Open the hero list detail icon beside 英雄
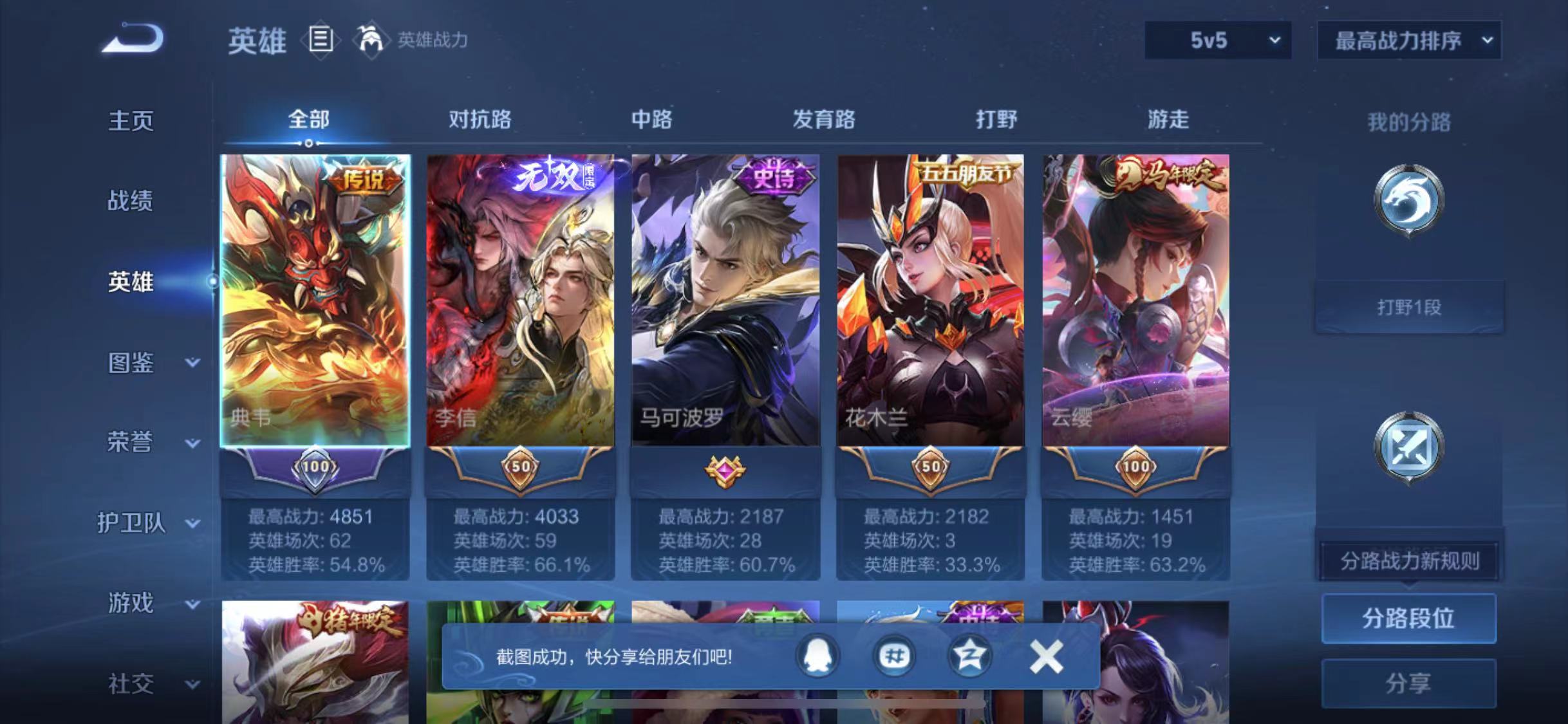 pos(321,40)
